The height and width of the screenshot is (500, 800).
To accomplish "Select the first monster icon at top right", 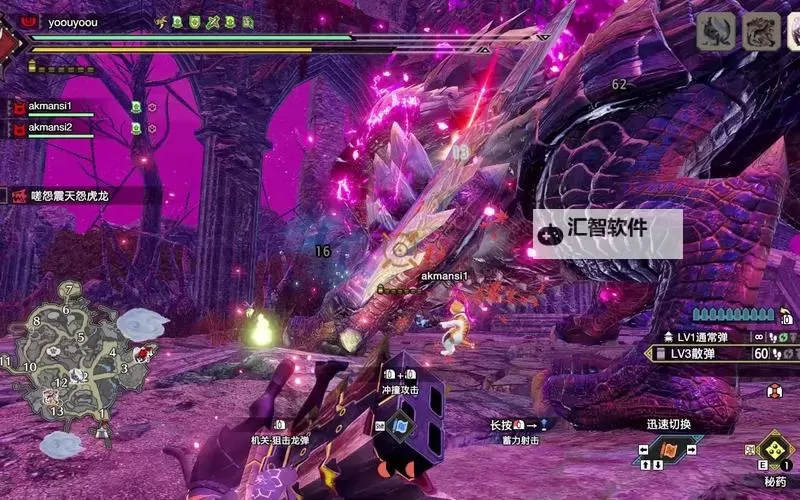I will point(717,32).
